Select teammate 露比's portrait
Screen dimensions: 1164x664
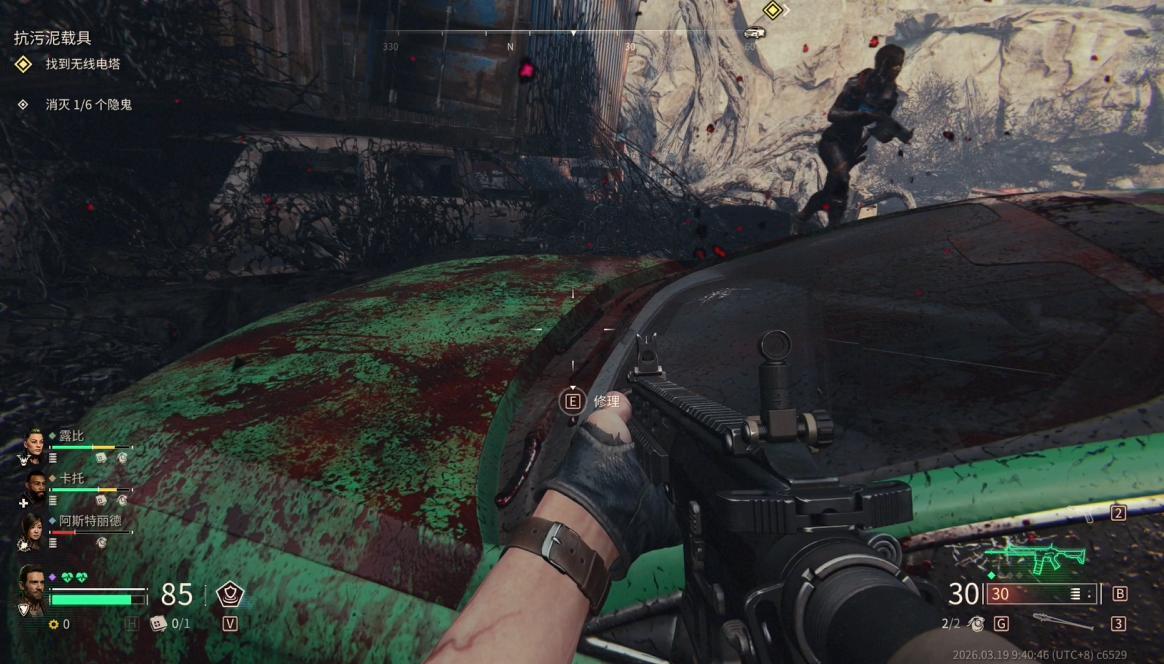[35, 445]
